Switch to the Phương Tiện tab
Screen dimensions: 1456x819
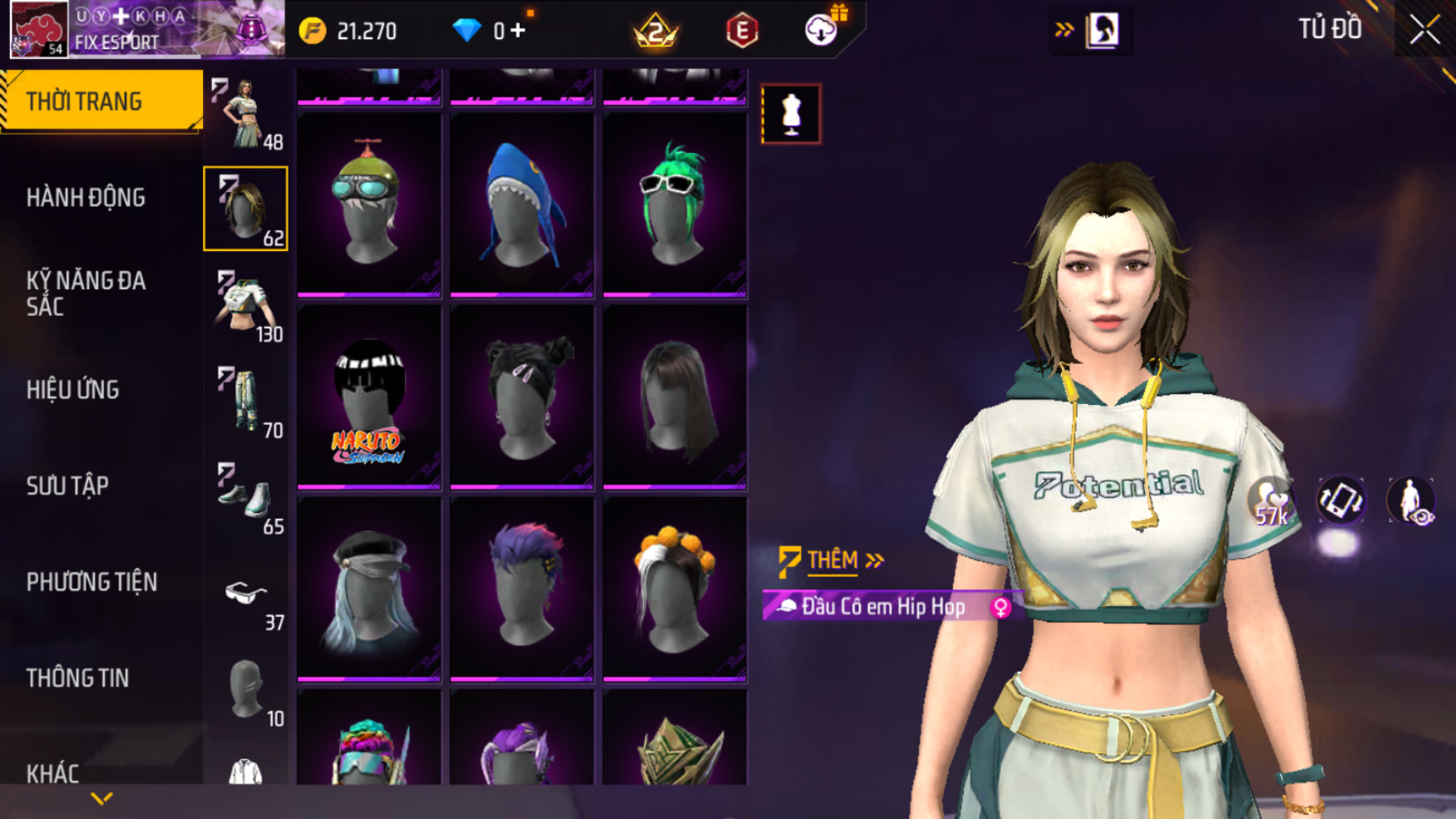[91, 582]
